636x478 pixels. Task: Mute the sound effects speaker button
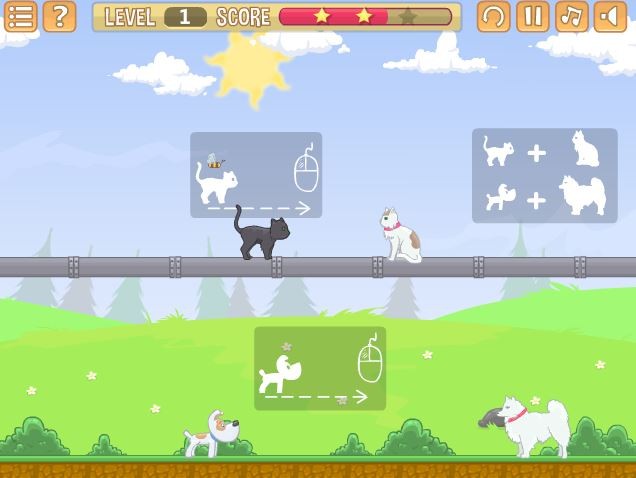tap(610, 16)
